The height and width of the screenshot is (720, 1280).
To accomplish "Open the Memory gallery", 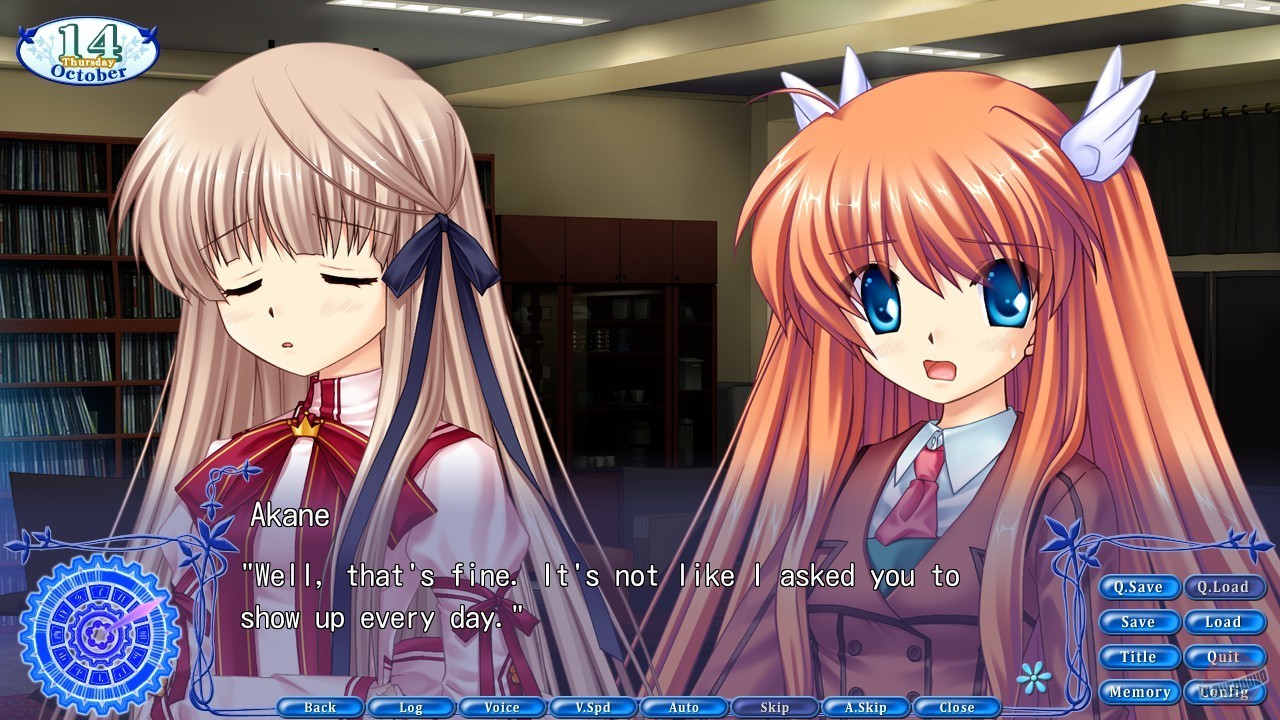I will [x=1138, y=692].
